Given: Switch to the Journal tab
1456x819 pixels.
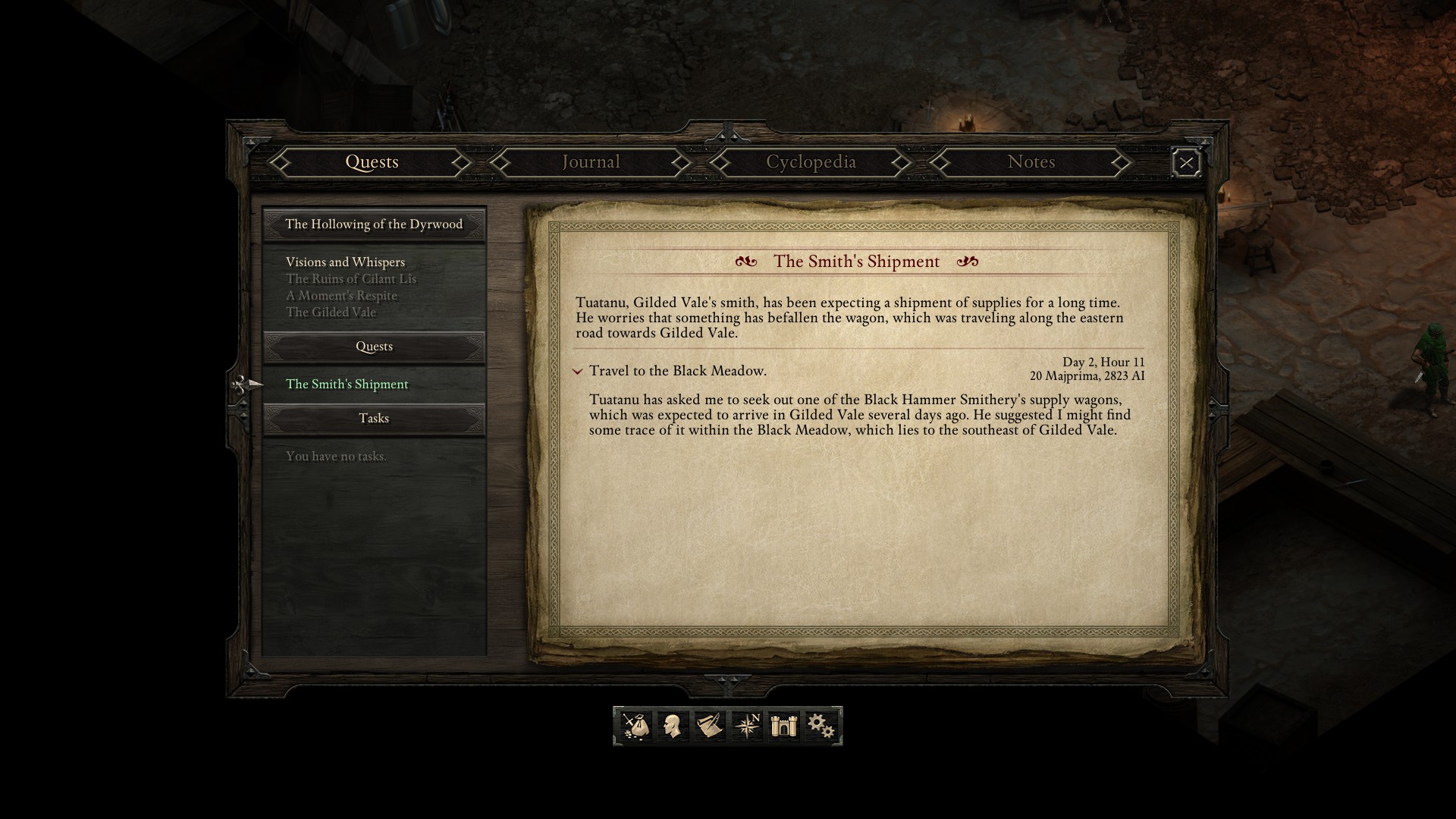Looking at the screenshot, I should click(590, 162).
